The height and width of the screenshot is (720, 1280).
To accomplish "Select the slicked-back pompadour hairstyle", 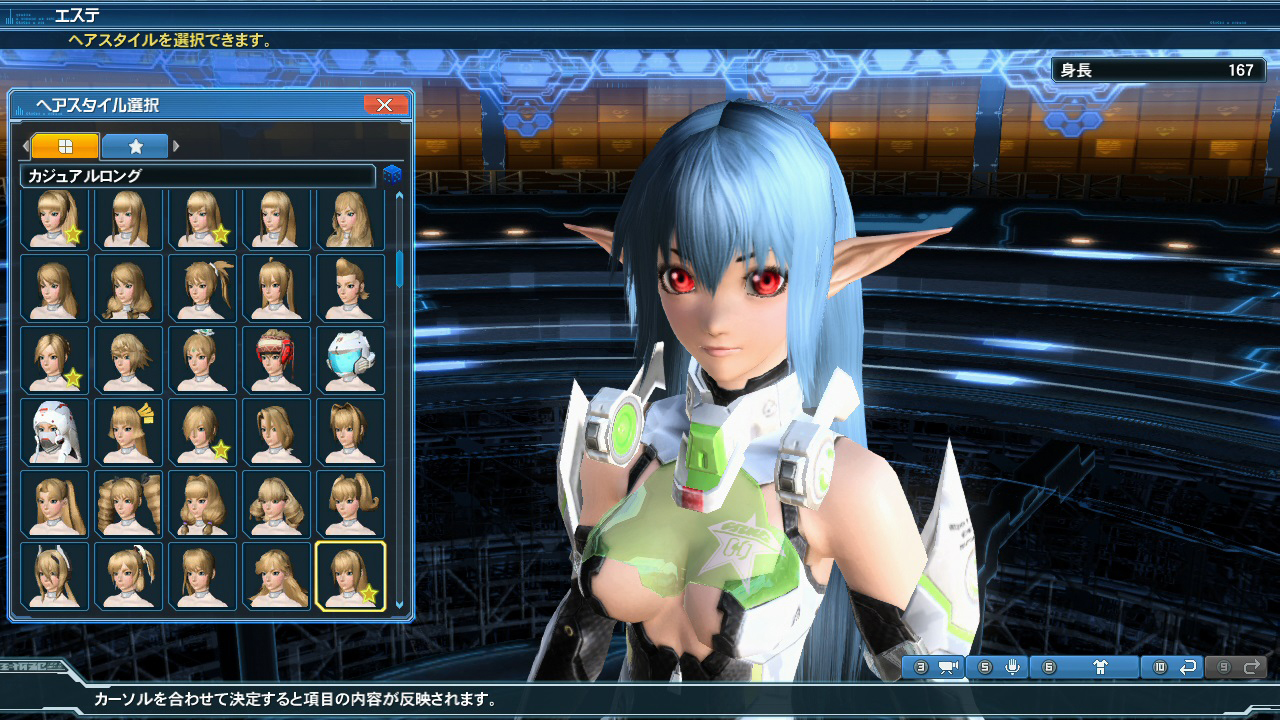I will [350, 287].
